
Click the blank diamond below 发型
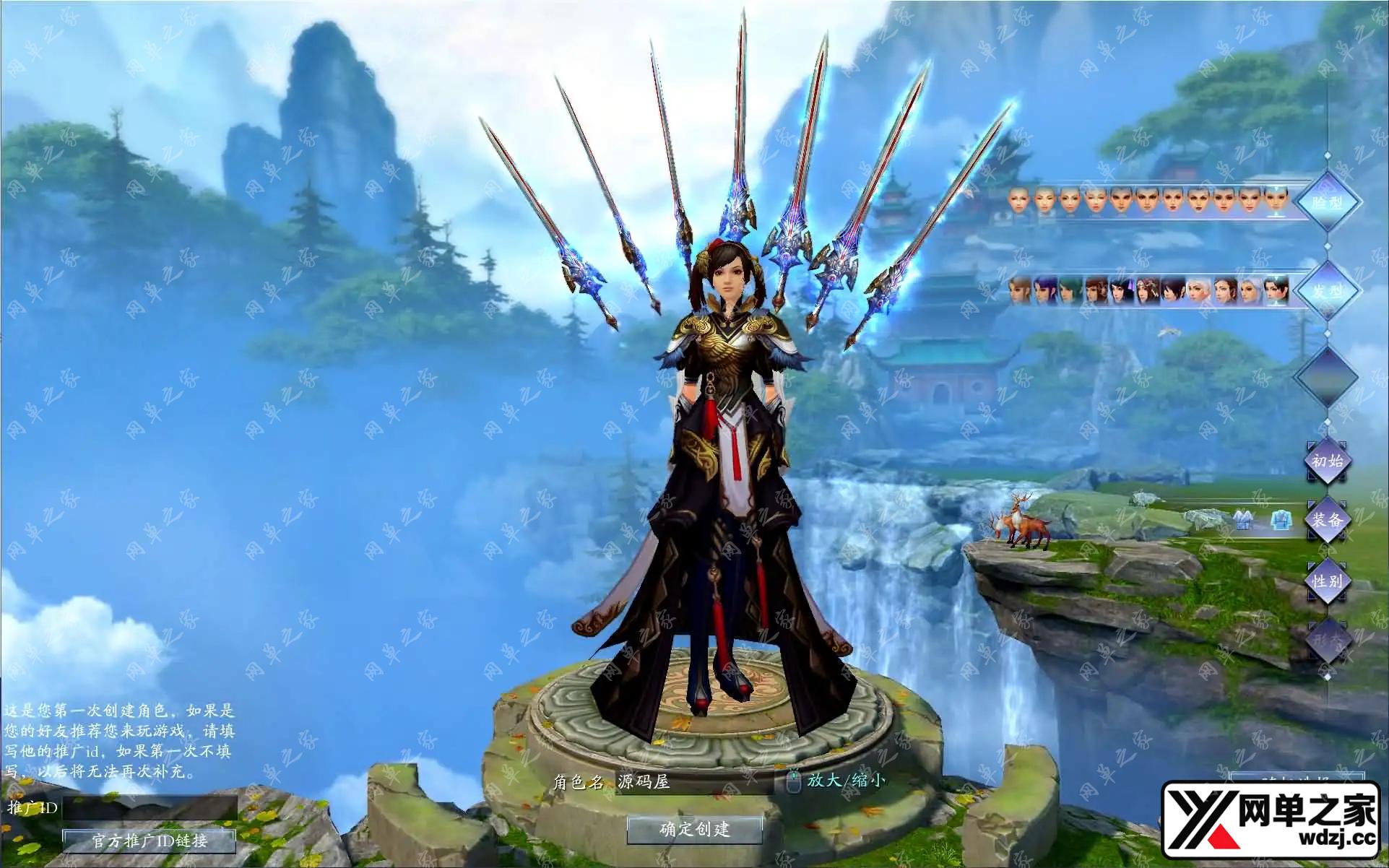pos(1327,376)
